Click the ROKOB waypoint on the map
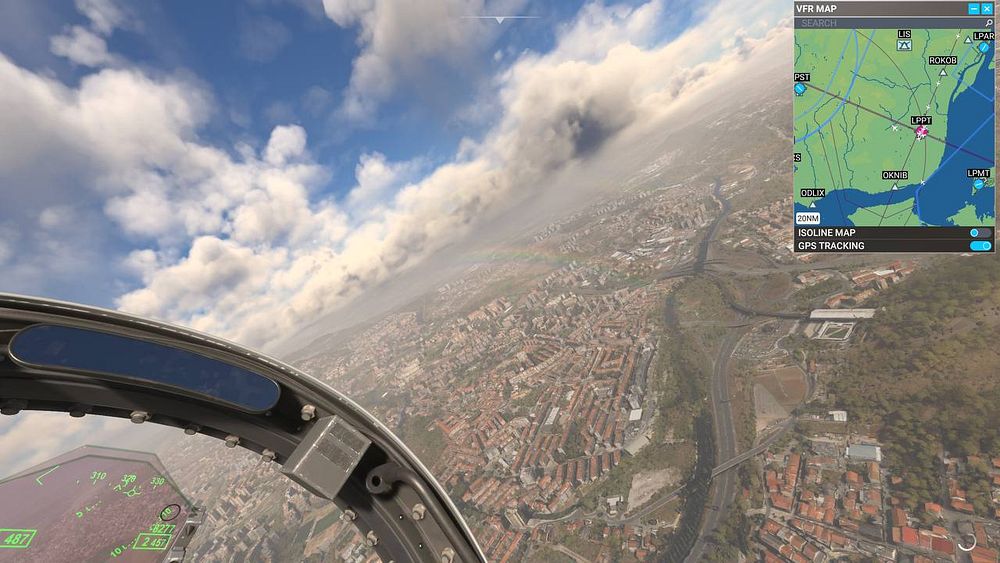Screen dimensions: 1000x563 click(942, 72)
